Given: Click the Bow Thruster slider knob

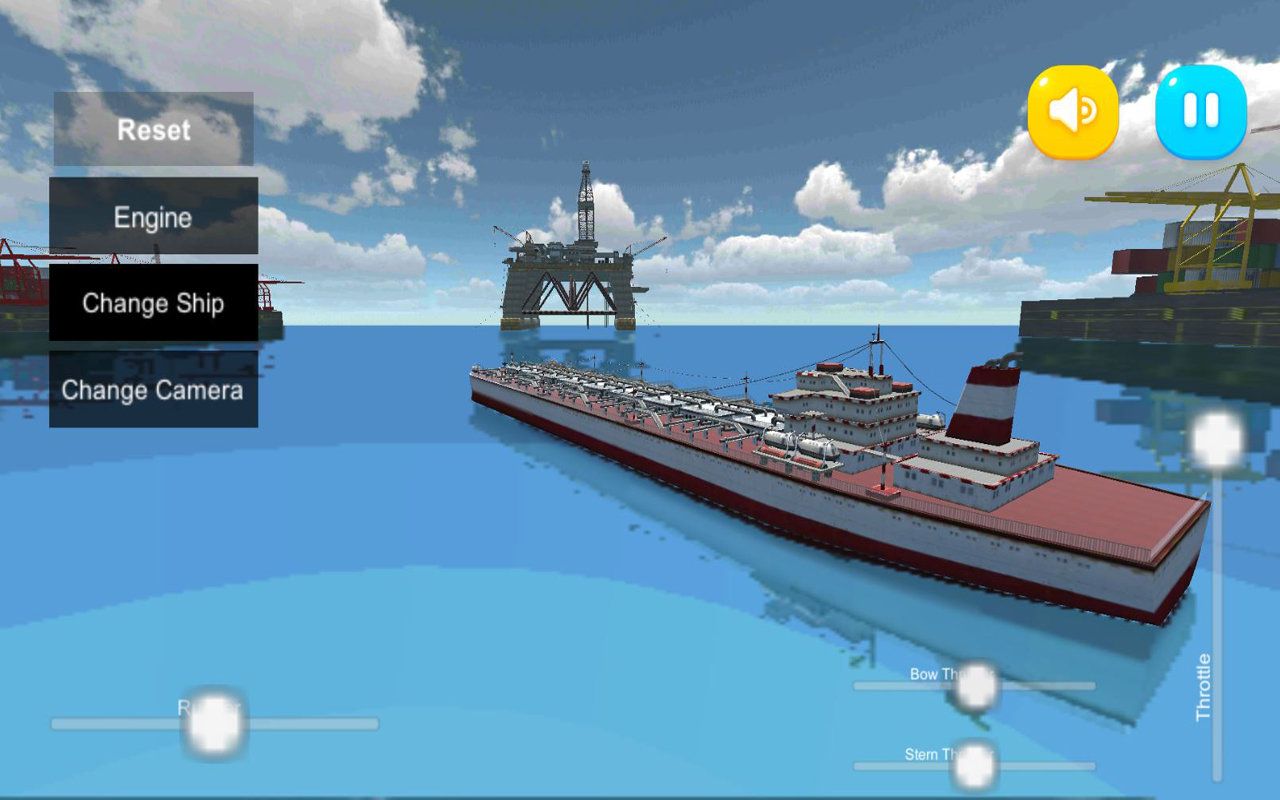Looking at the screenshot, I should pos(975,686).
